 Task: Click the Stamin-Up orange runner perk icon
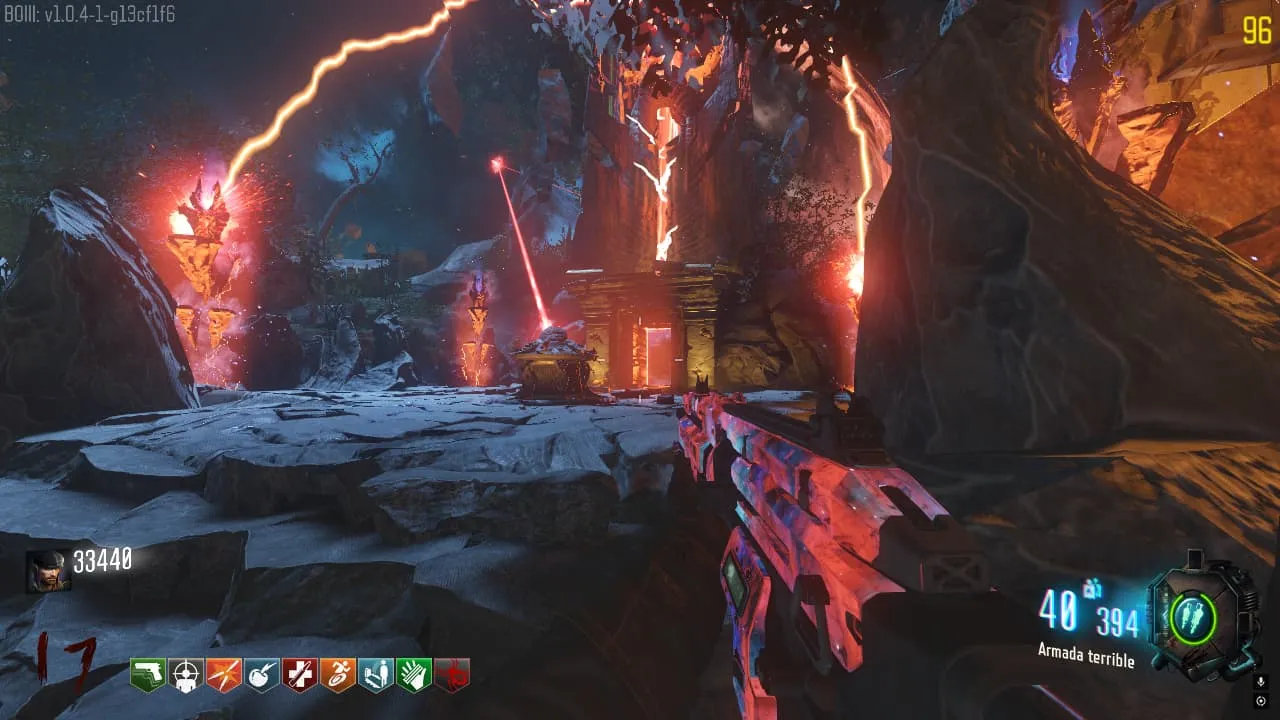click(337, 675)
